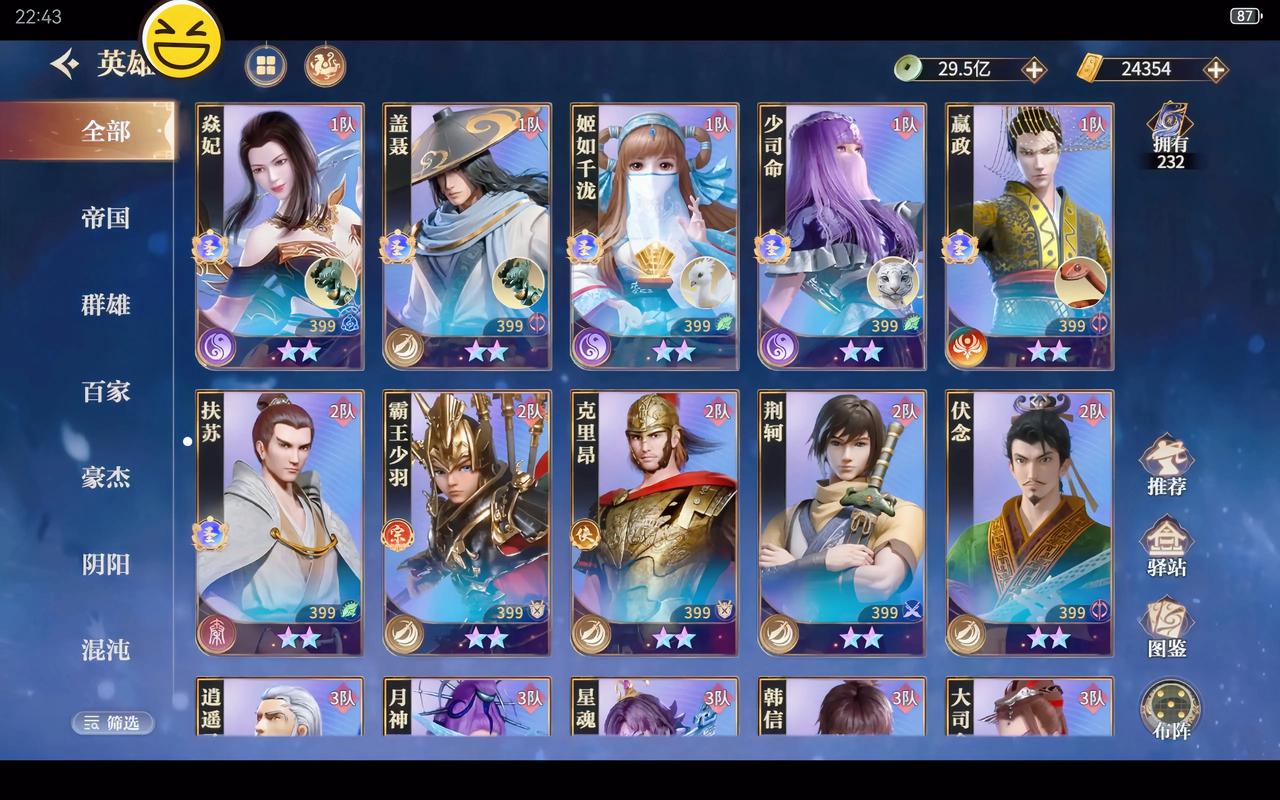Viewport: 1280px width, 800px height.
Task: Open the round phoenix emblem button
Action: tap(325, 66)
